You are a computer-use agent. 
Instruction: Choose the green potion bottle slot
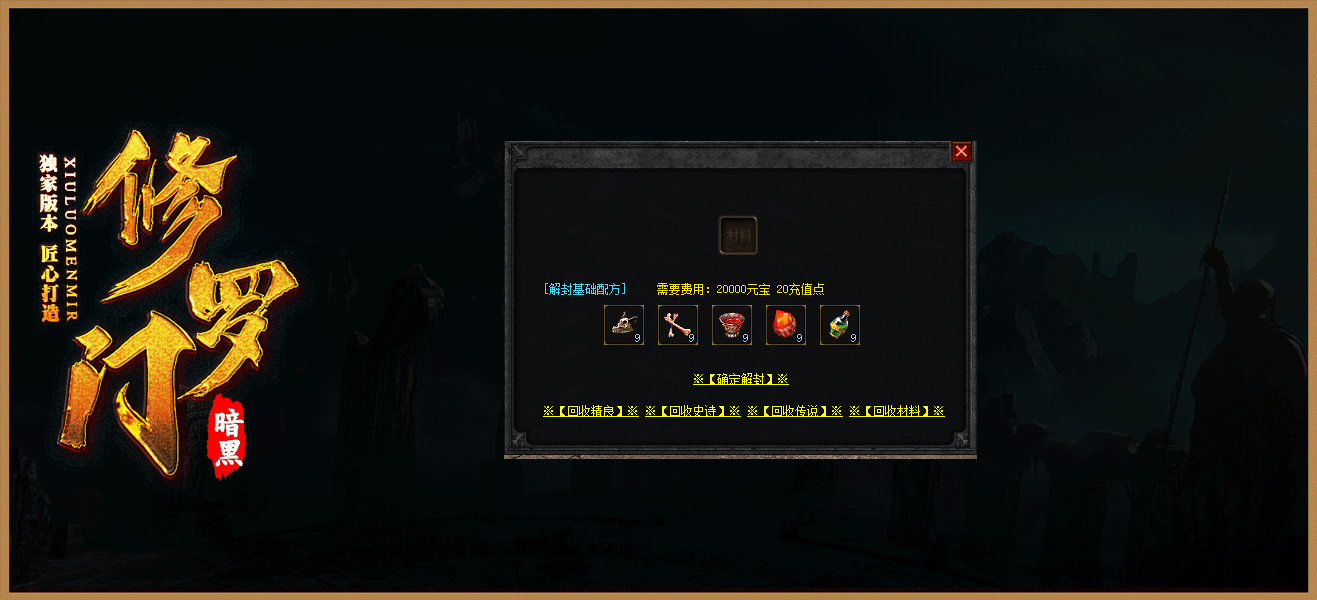(840, 325)
